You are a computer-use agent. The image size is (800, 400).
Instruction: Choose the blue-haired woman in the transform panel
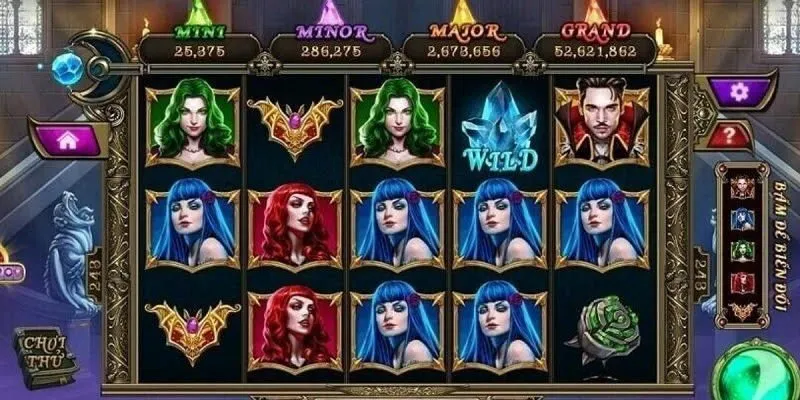[x=742, y=217]
